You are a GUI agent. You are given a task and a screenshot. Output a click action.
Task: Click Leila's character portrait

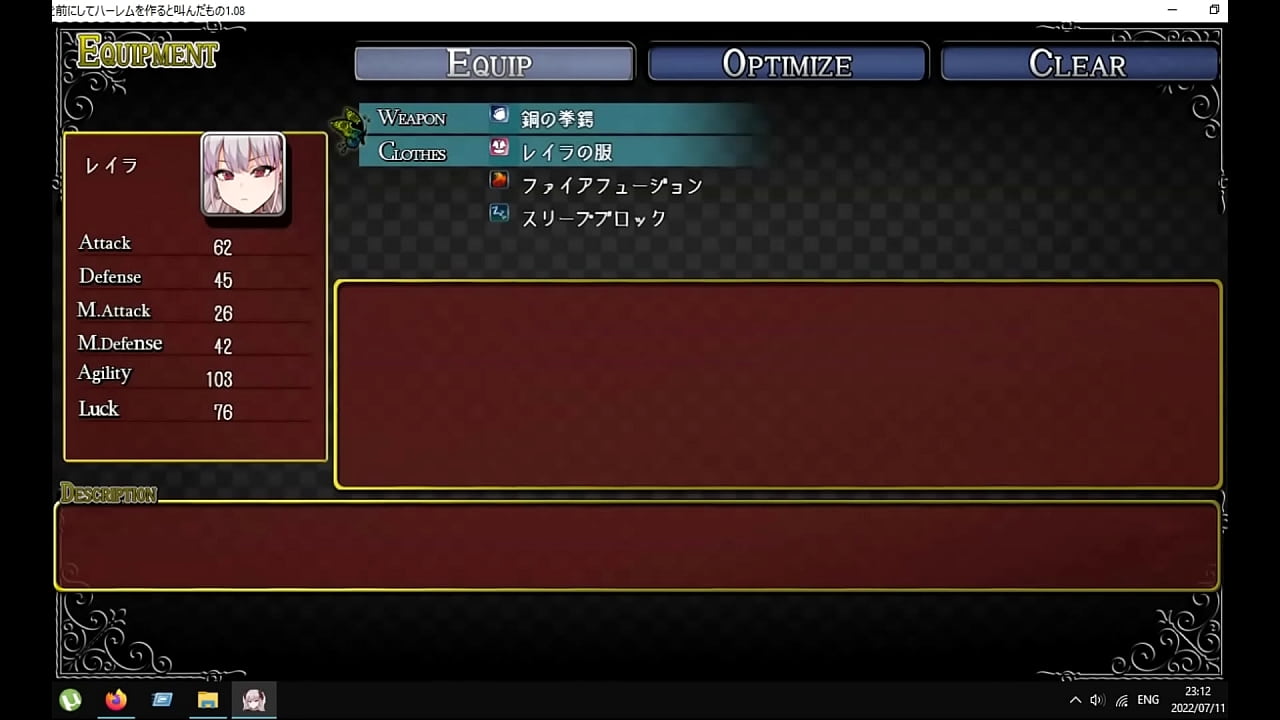(x=244, y=177)
